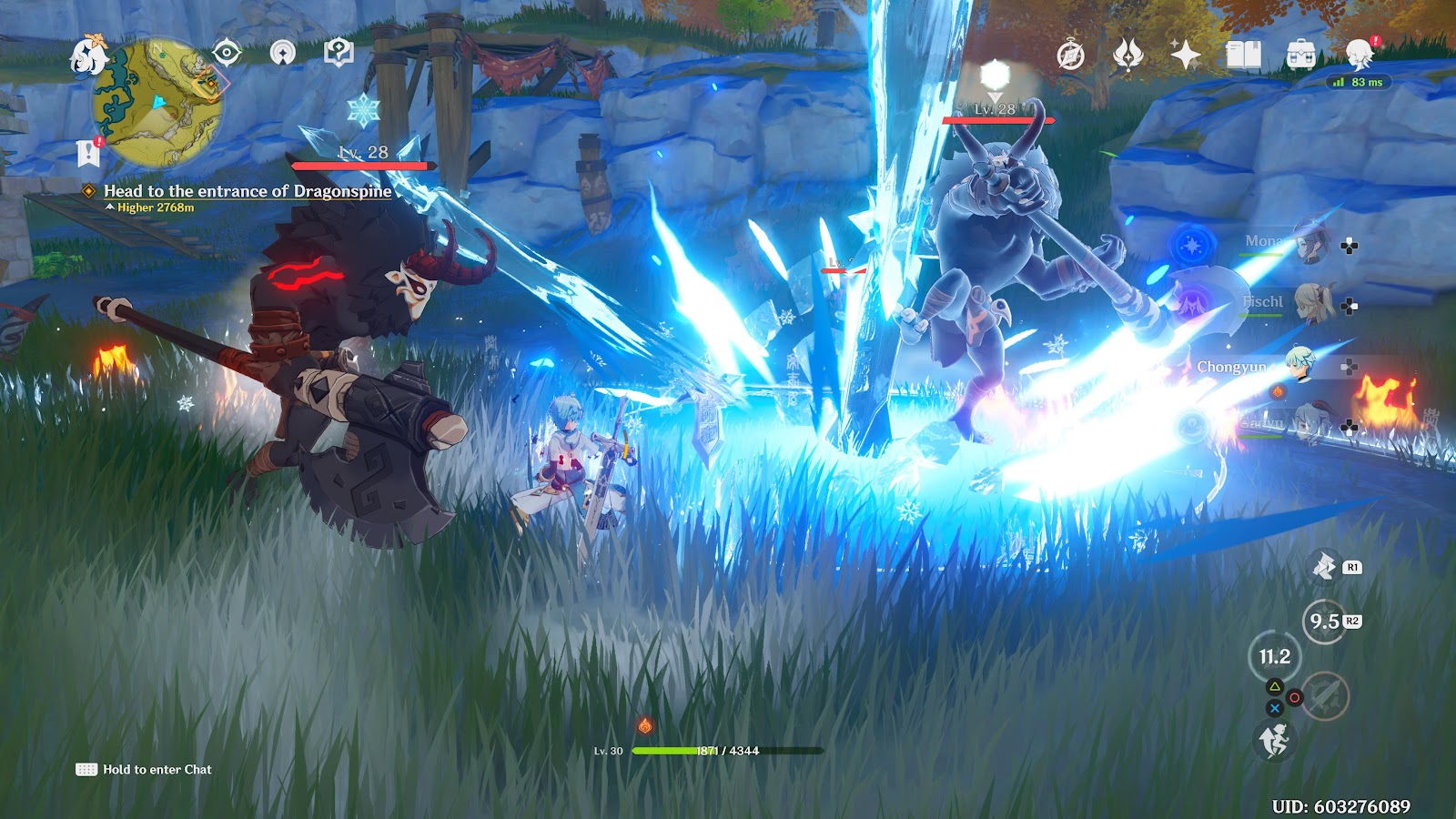
Task: Open the Adventurer Handbook book icon
Action: tap(1243, 55)
